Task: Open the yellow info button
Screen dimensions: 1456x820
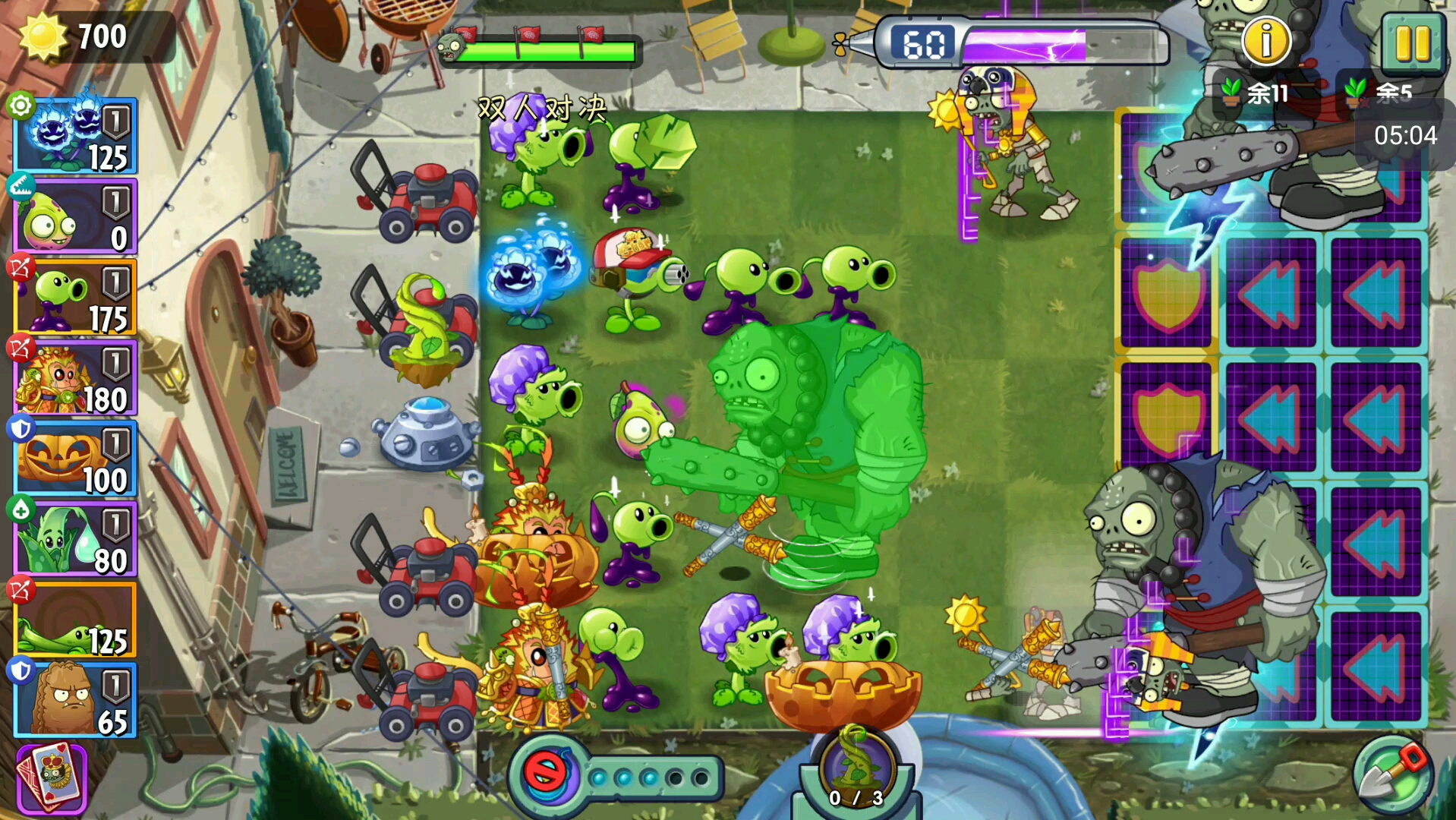Action: click(x=1265, y=41)
